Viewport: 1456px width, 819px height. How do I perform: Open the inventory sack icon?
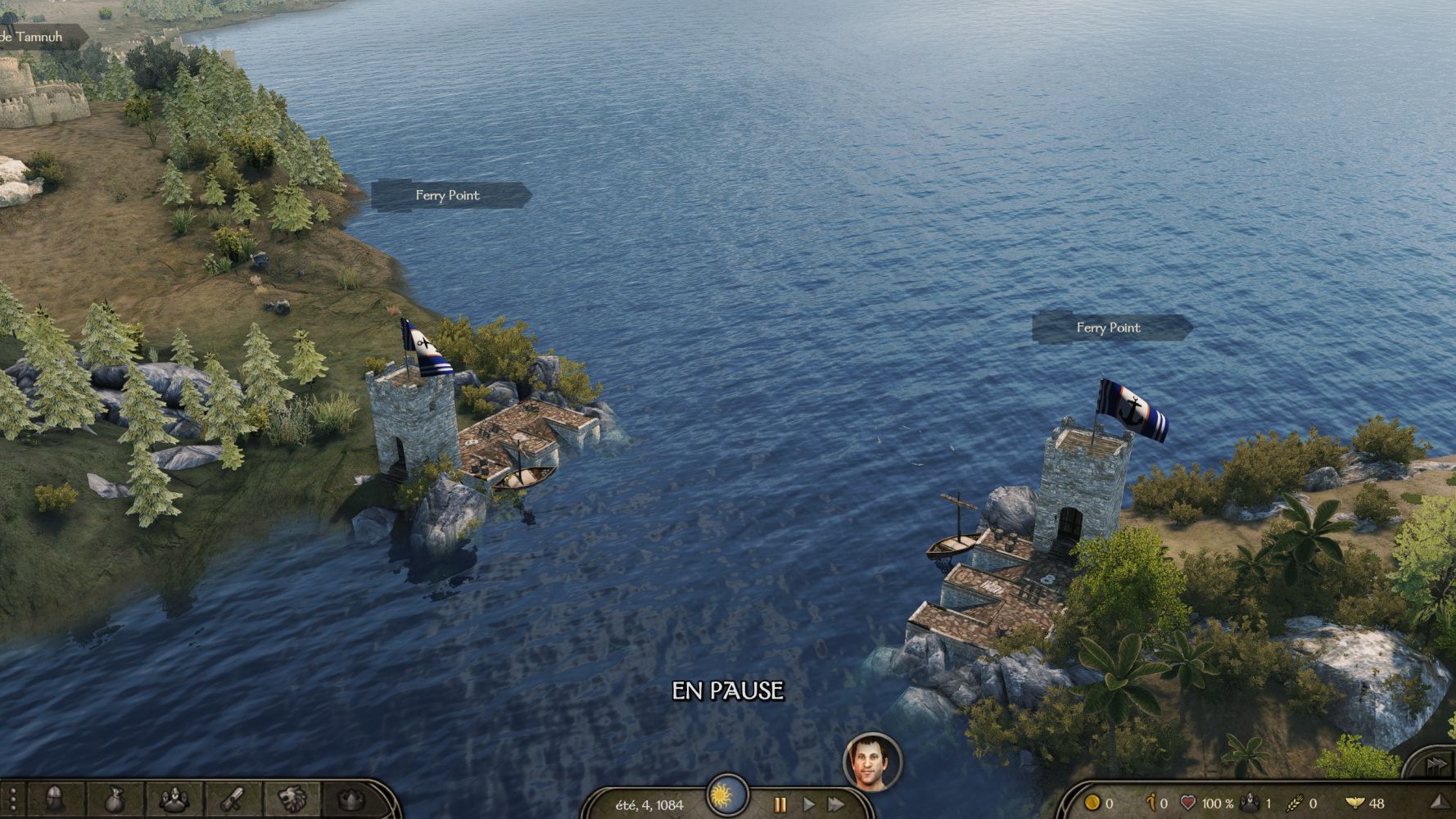(115, 799)
